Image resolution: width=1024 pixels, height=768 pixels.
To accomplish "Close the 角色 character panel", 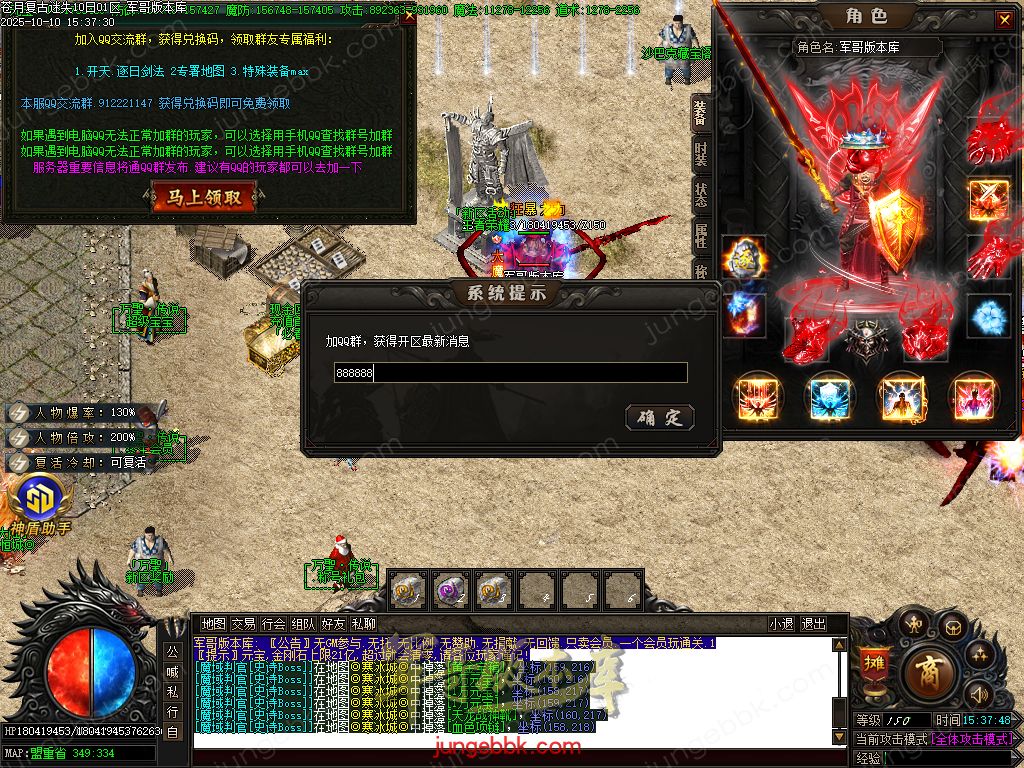I will click(x=1004, y=19).
